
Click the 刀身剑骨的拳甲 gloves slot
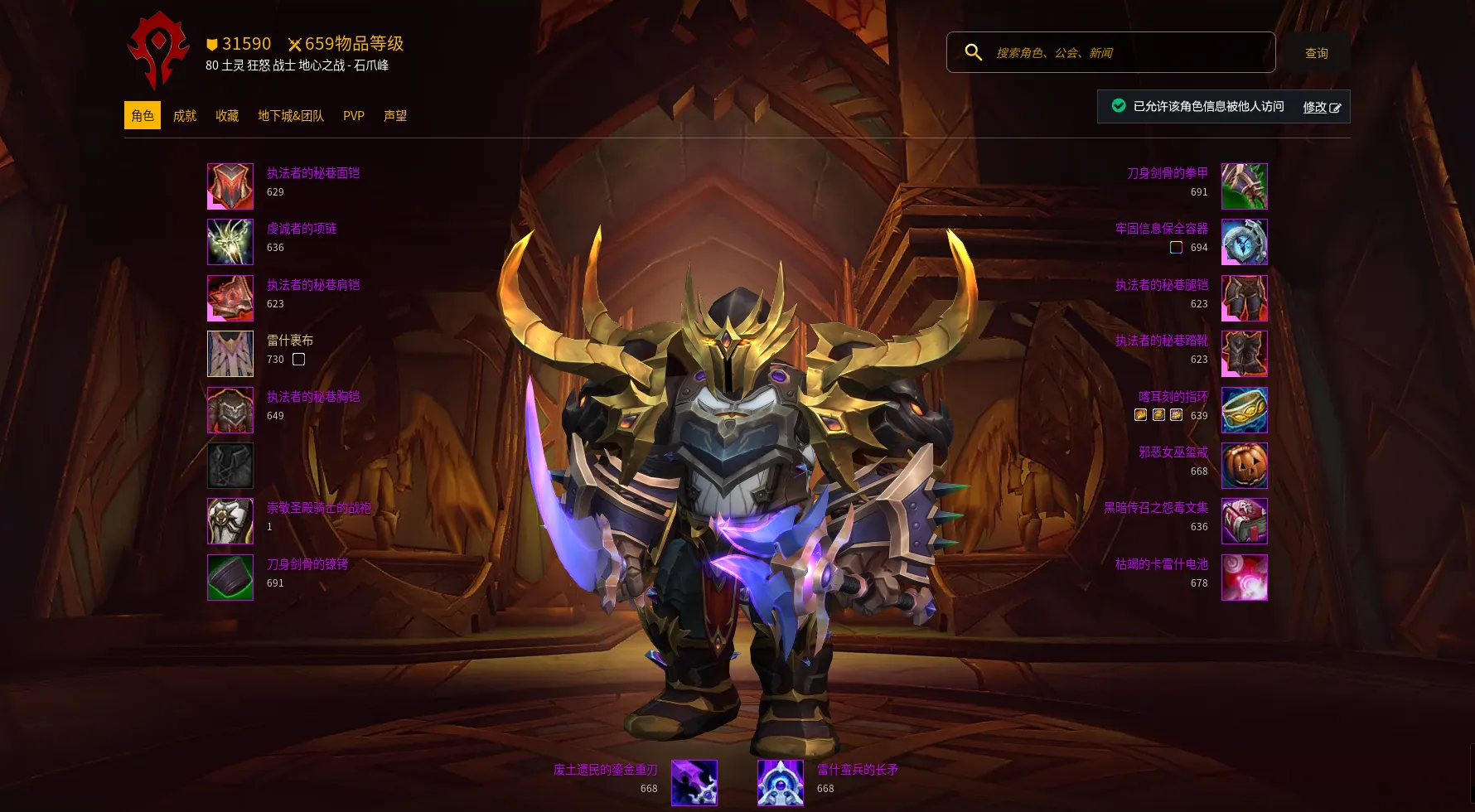pos(1244,186)
